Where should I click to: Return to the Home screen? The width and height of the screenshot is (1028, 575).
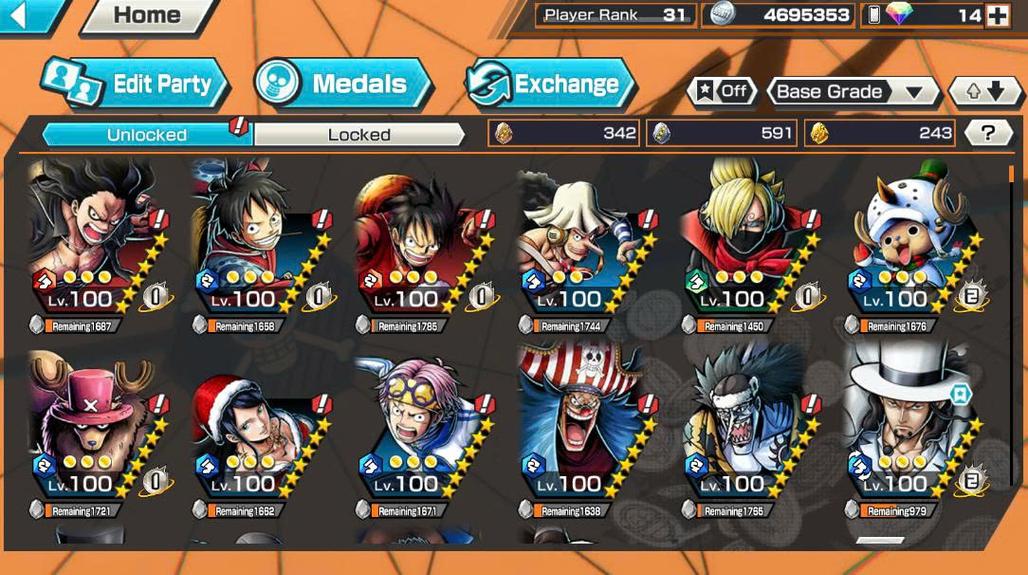click(146, 16)
